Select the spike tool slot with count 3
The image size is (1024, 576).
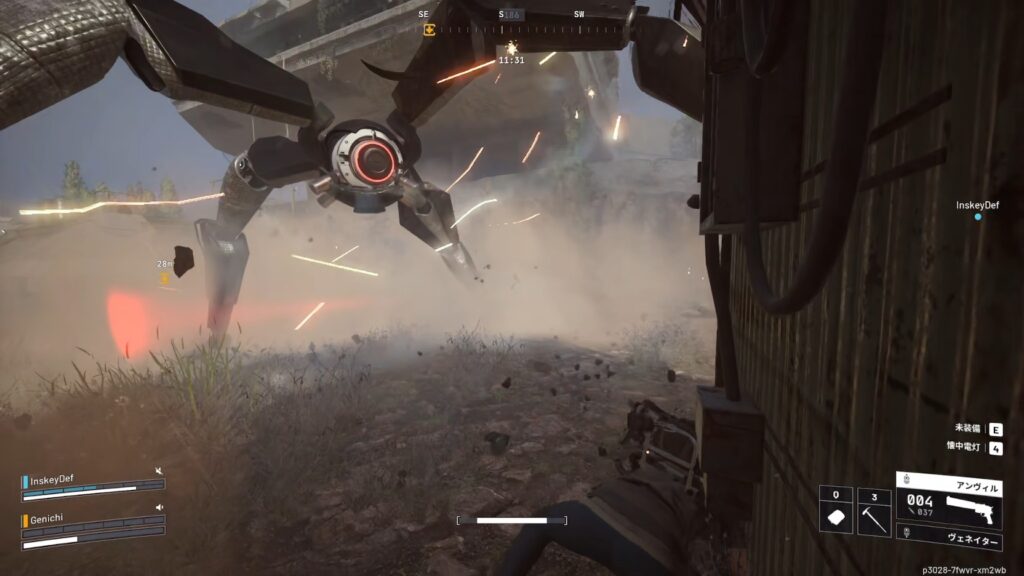[x=874, y=511]
